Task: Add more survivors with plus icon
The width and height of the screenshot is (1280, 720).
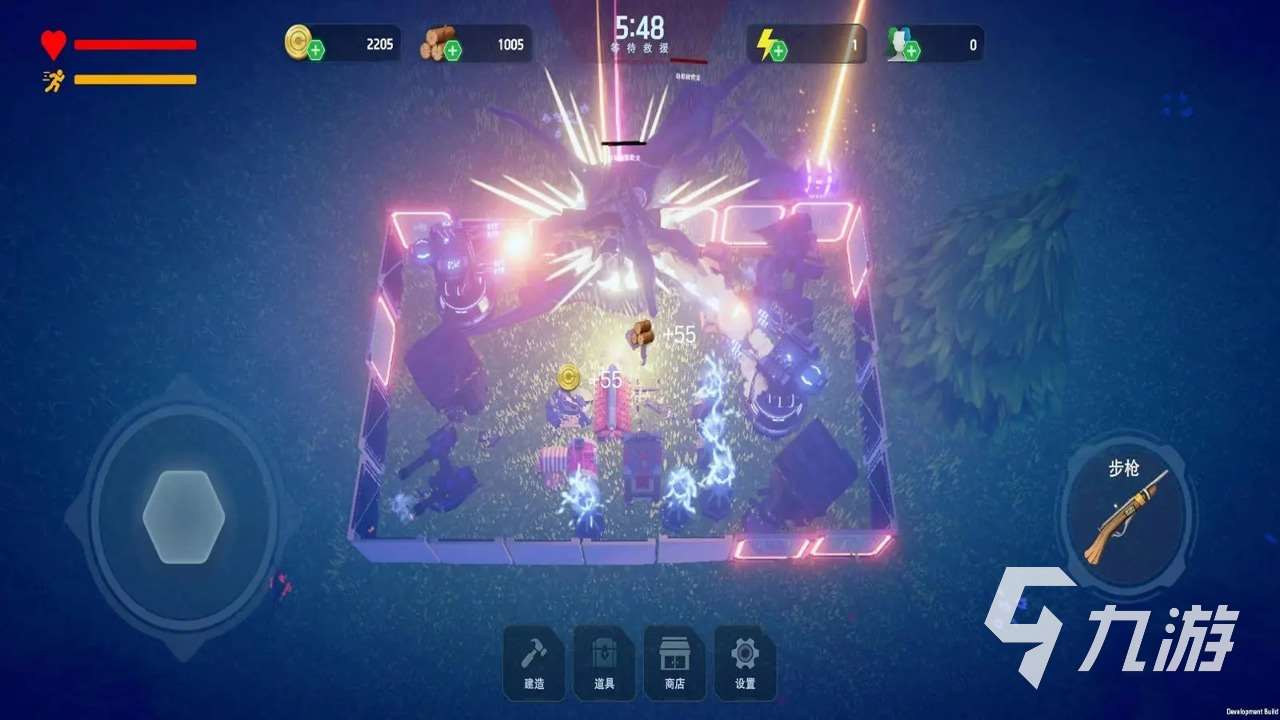Action: [x=912, y=50]
